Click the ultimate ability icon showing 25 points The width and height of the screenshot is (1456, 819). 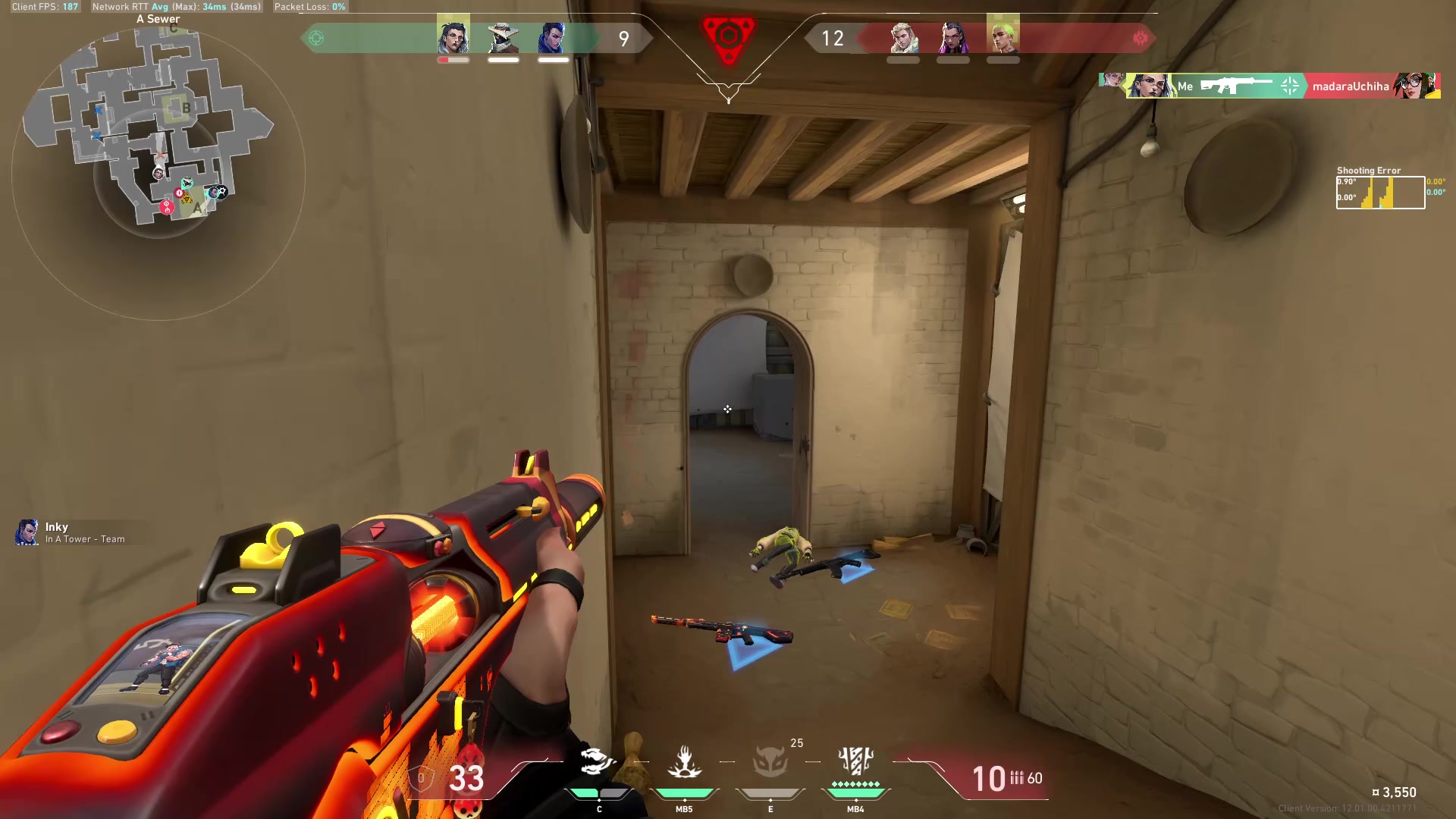[770, 762]
